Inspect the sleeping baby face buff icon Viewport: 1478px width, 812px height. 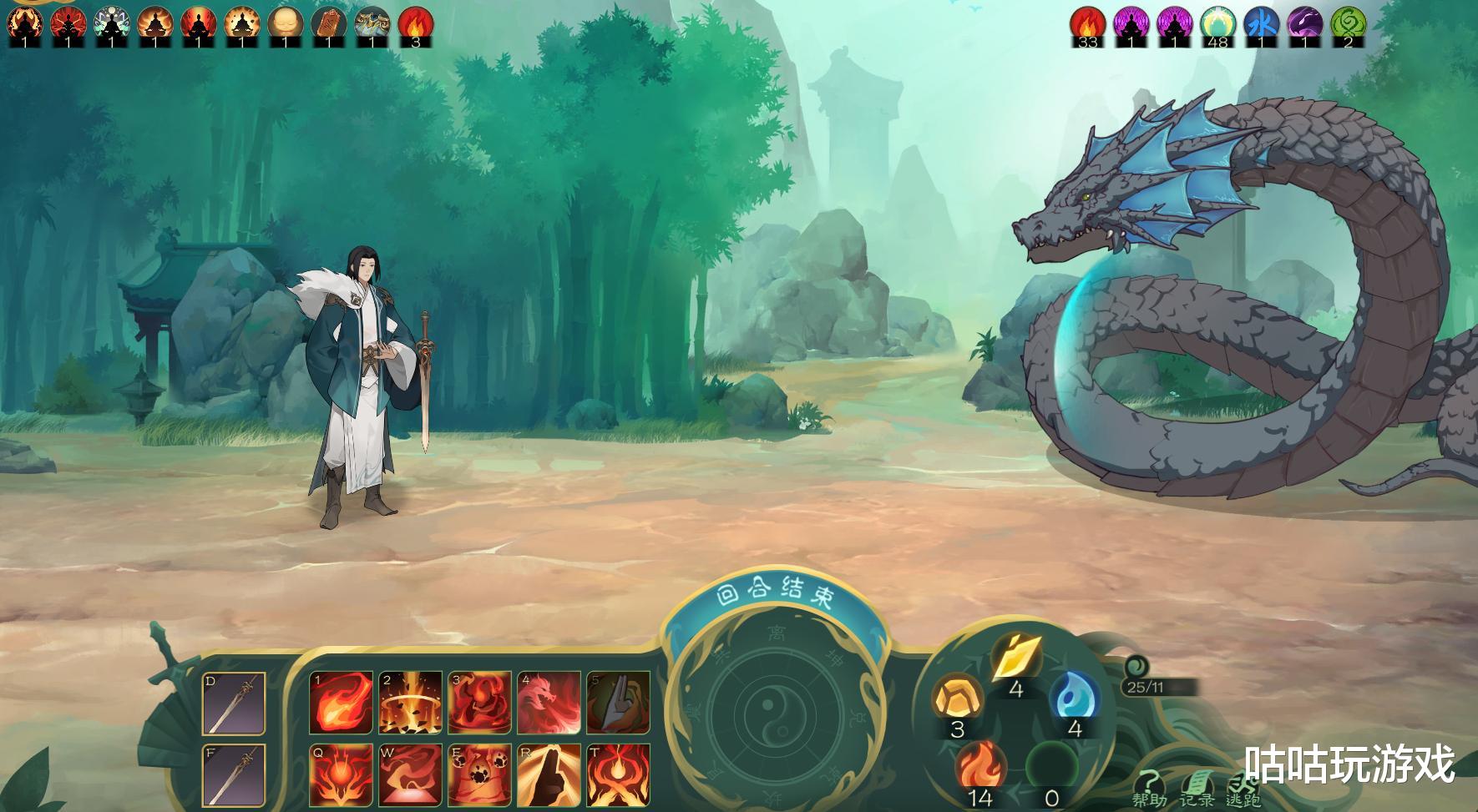click(286, 23)
